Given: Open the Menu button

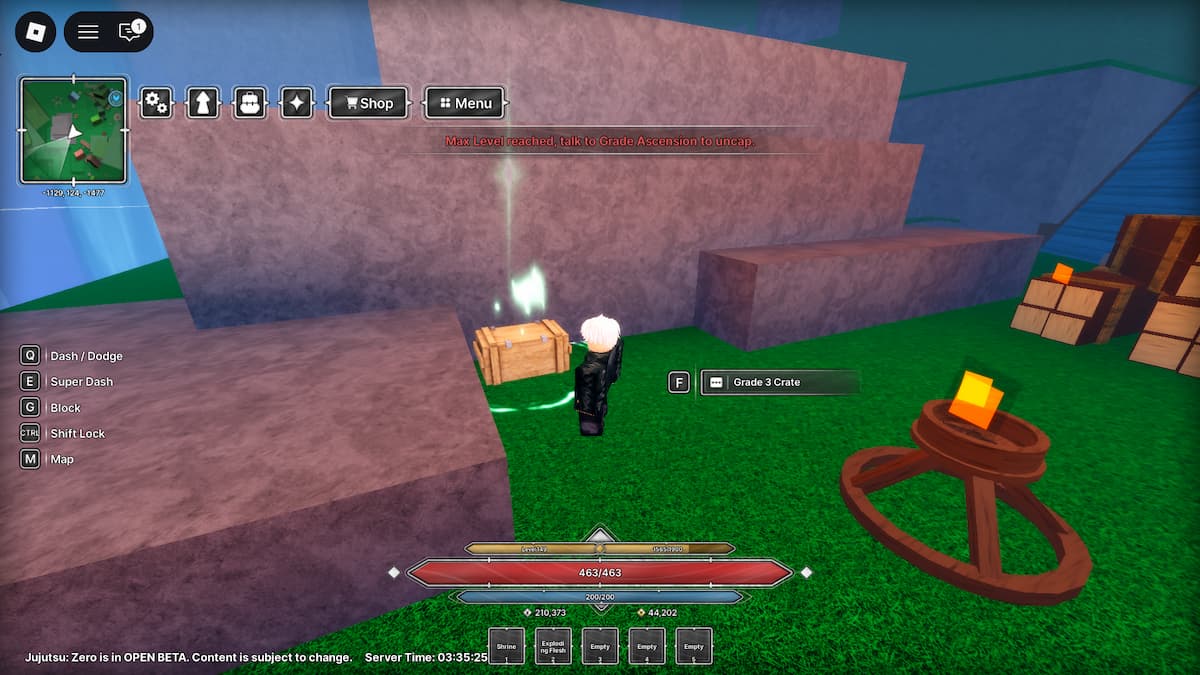Looking at the screenshot, I should 465,103.
